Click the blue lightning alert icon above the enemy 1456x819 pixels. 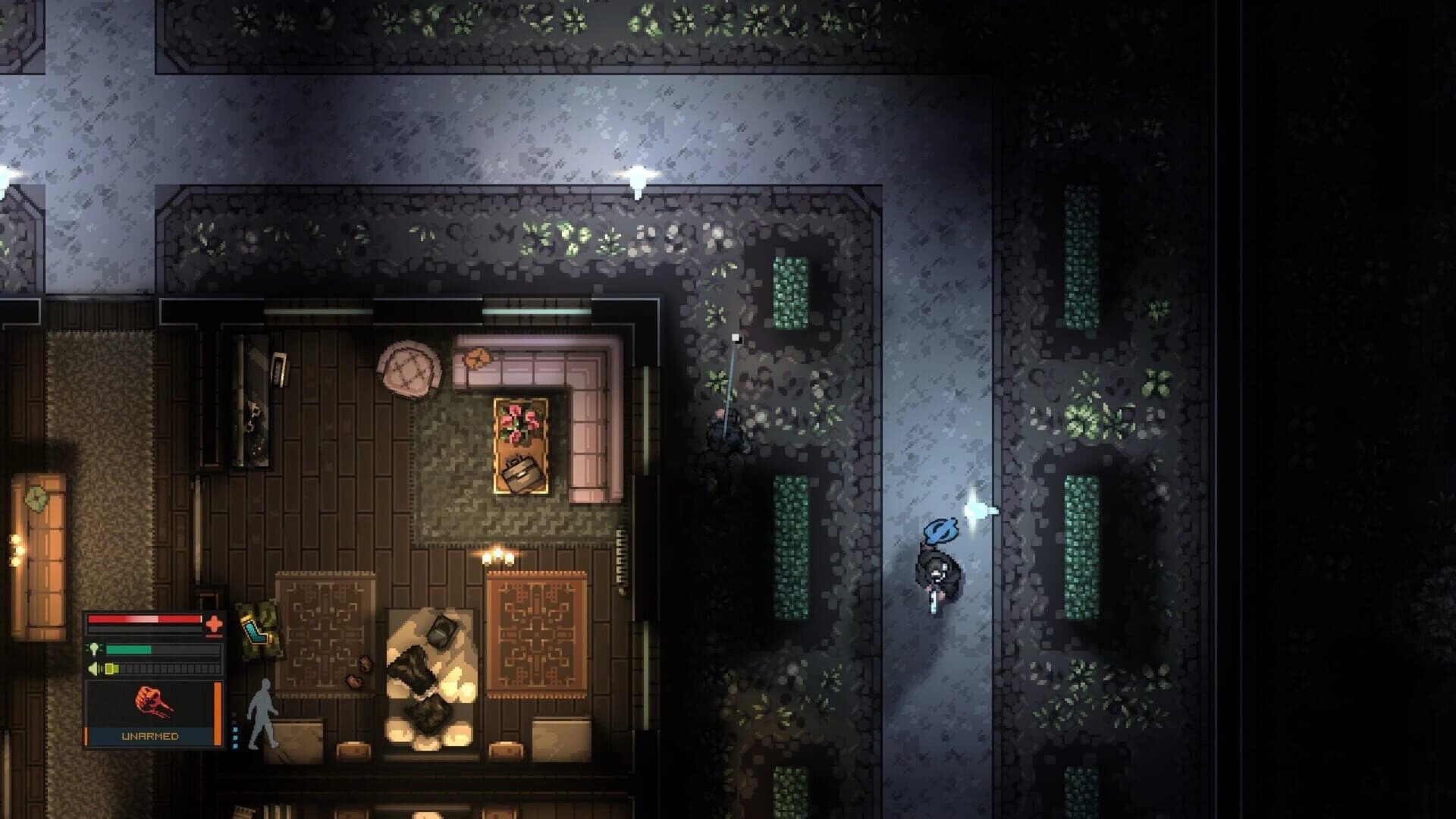tap(940, 531)
